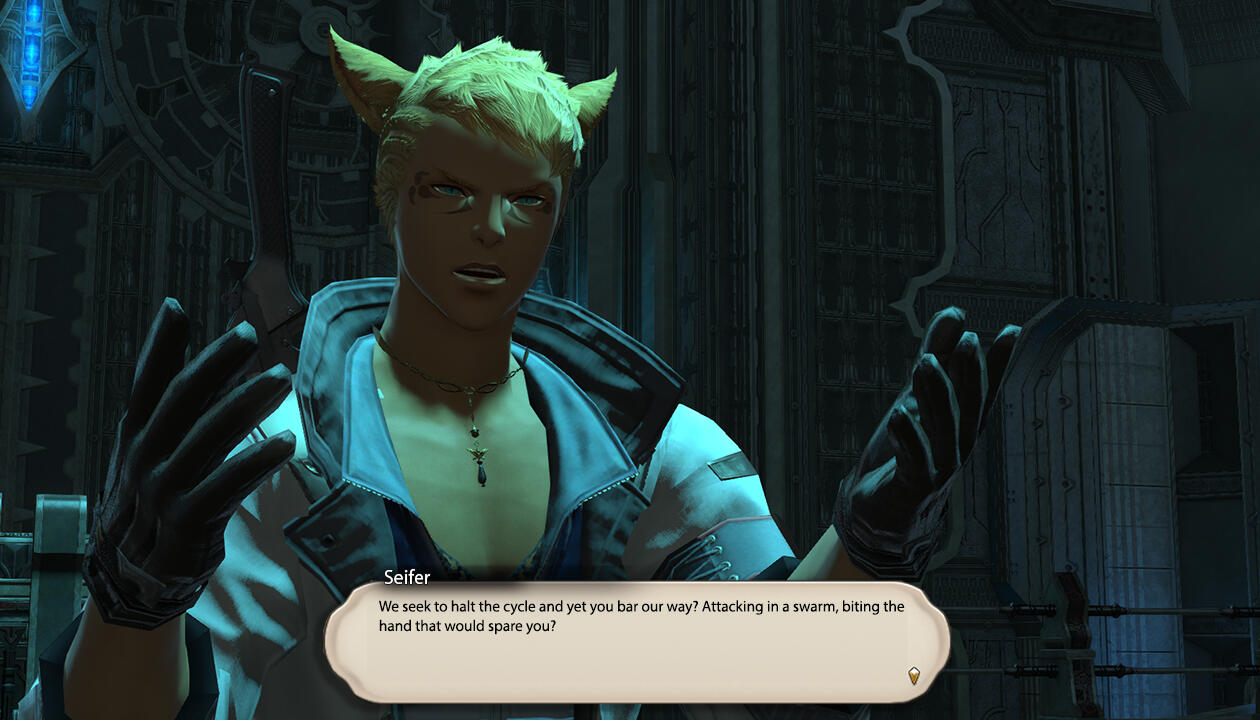The height and width of the screenshot is (720, 1260).
Task: Click the dialogue box to continue
Action: (636, 640)
